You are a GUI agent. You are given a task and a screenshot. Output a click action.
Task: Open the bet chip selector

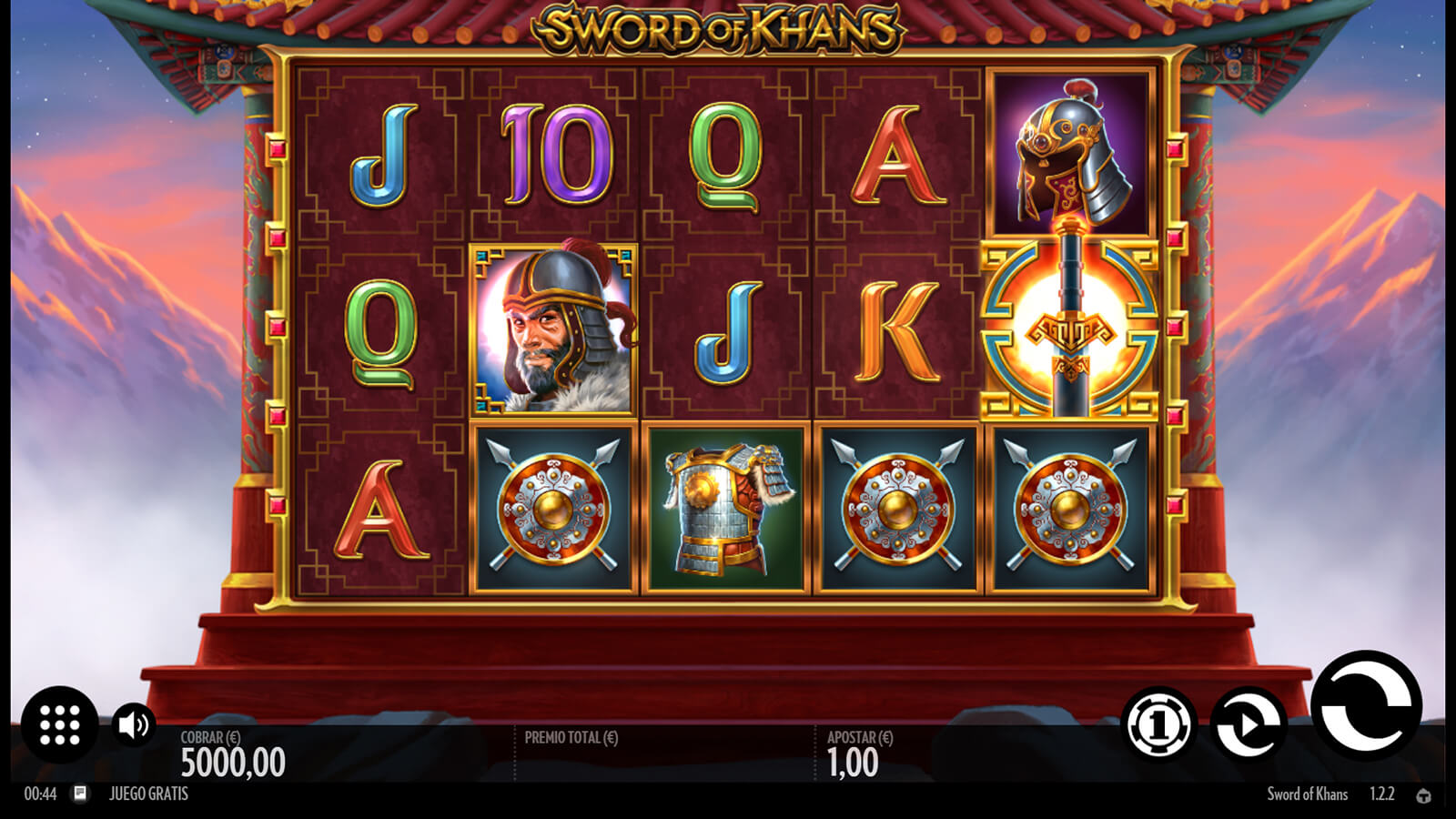[x=1158, y=725]
